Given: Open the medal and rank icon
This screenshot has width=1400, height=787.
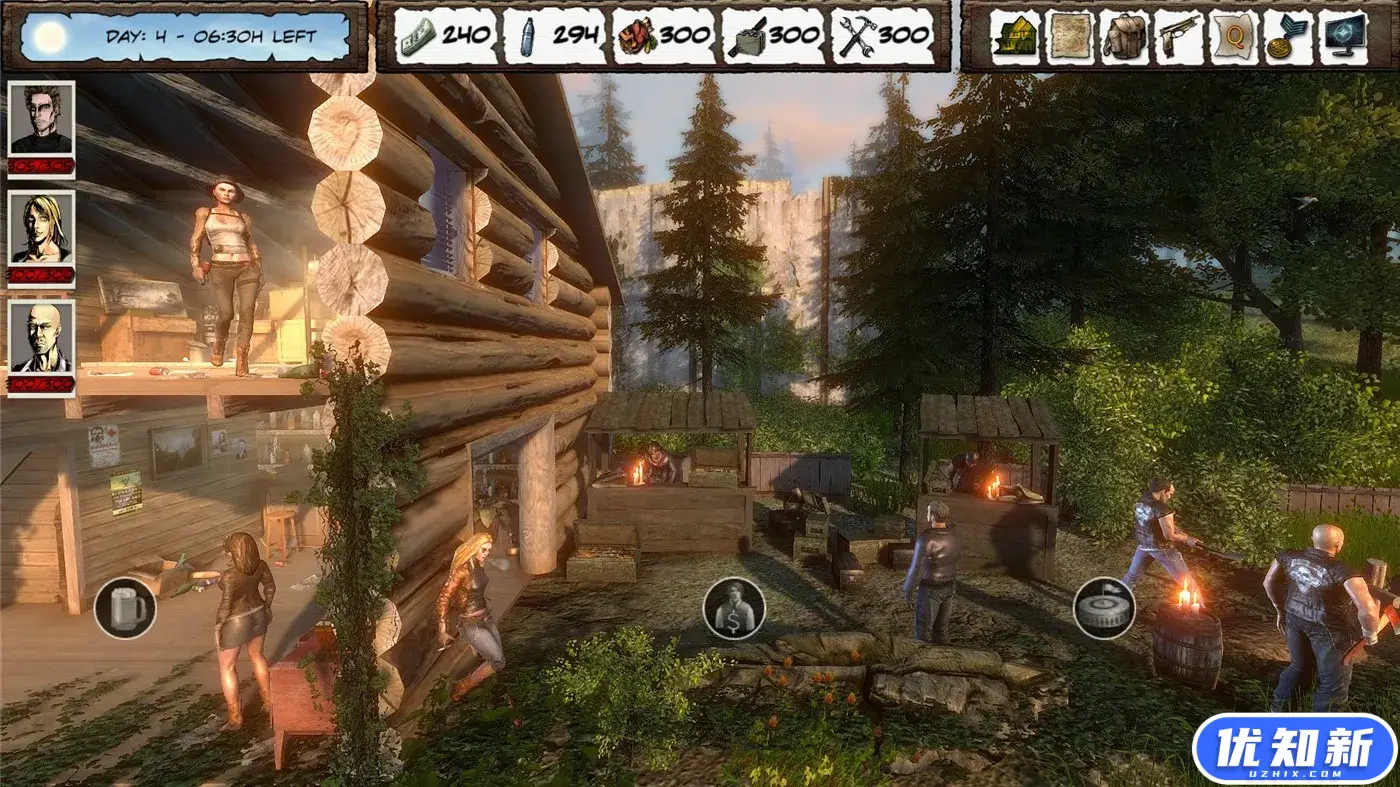Looking at the screenshot, I should point(1288,37).
